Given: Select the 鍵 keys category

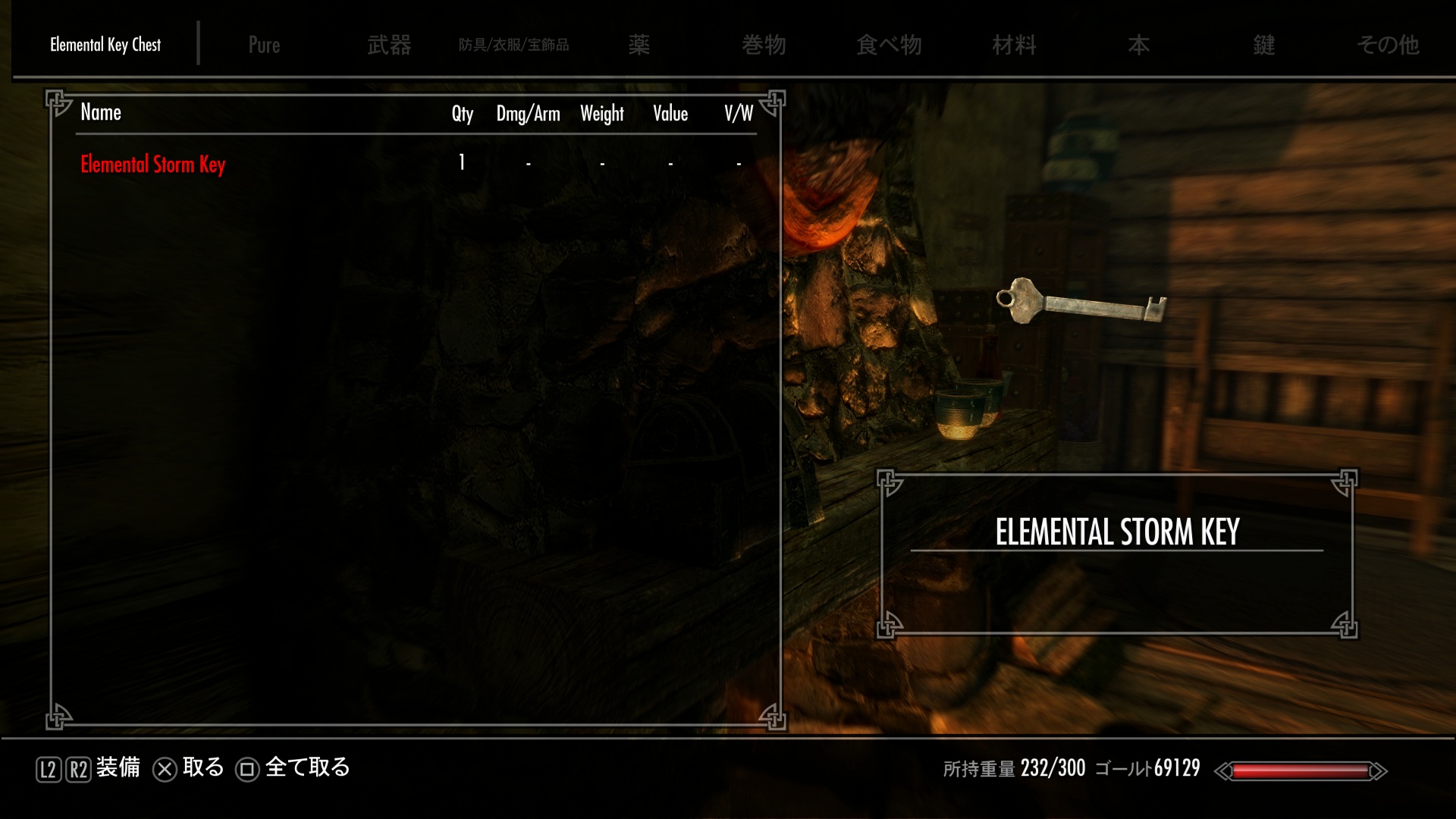Looking at the screenshot, I should click(1263, 45).
